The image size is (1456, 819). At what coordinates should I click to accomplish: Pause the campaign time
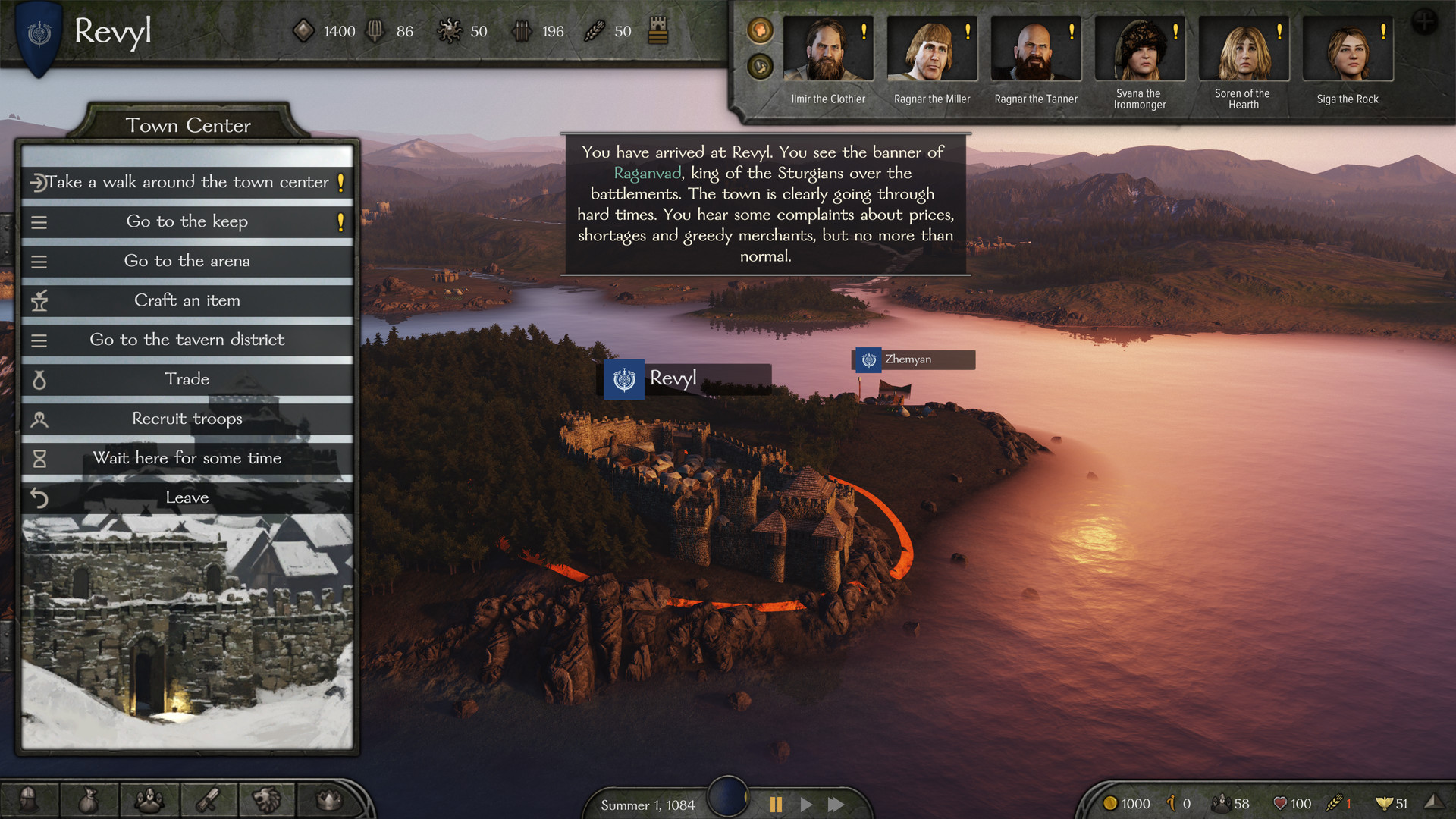776,805
